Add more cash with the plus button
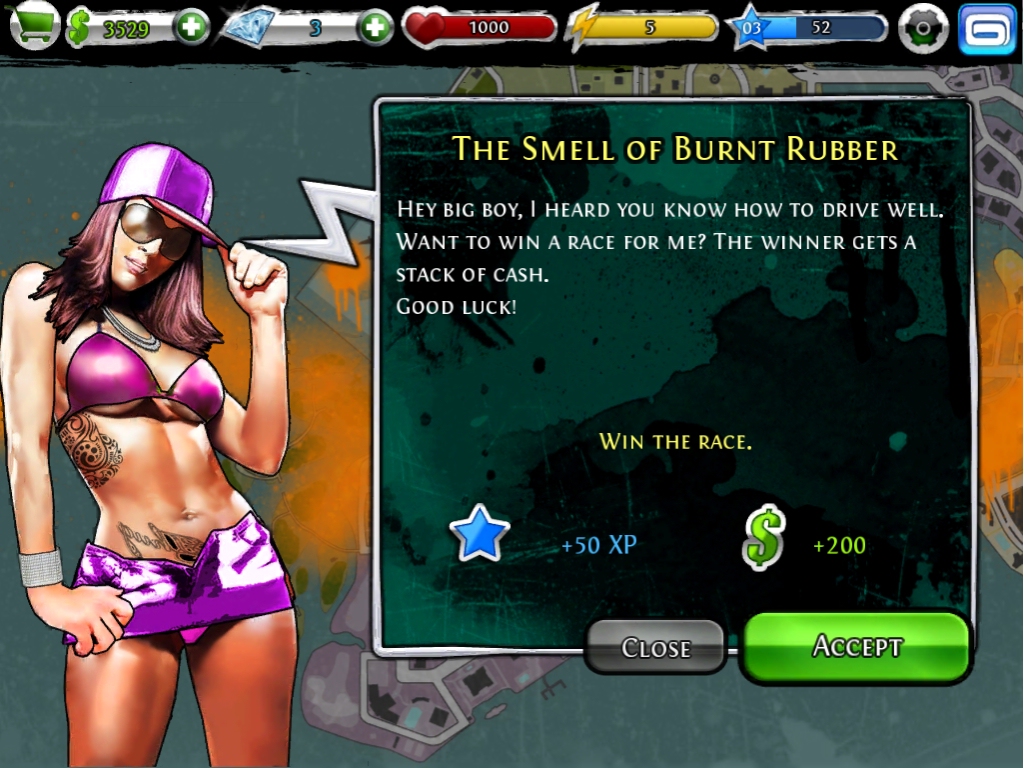 click(191, 28)
